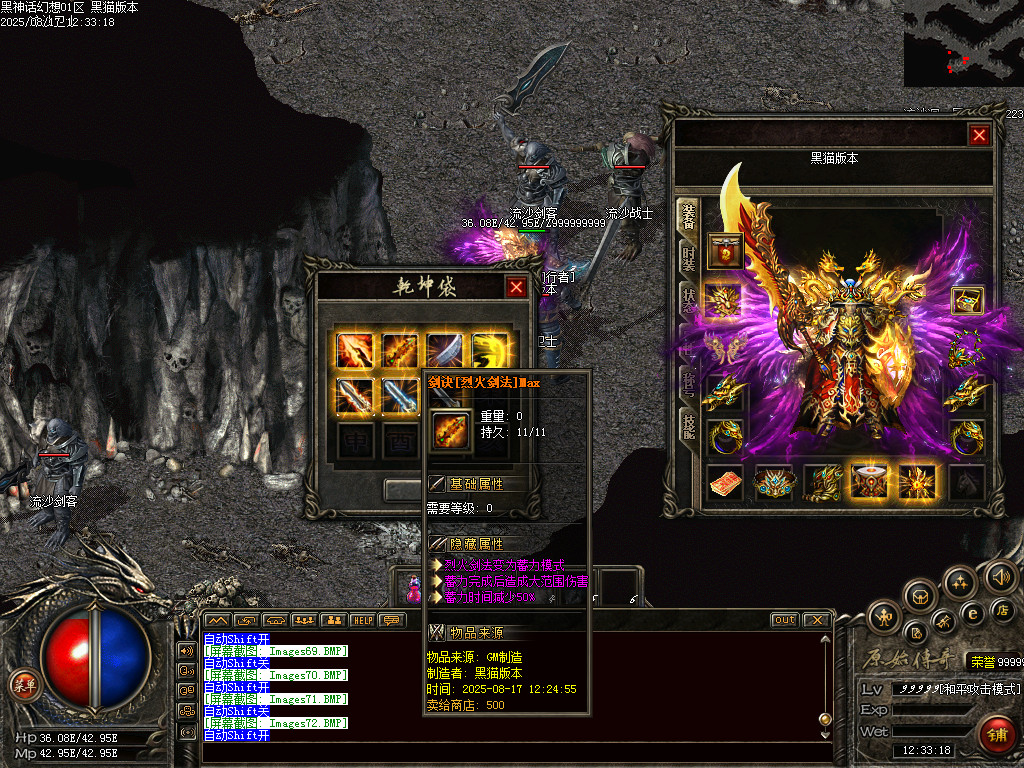Image resolution: width=1024 pixels, height=768 pixels.
Task: Open the 铺 shop button
Action: [x=995, y=735]
